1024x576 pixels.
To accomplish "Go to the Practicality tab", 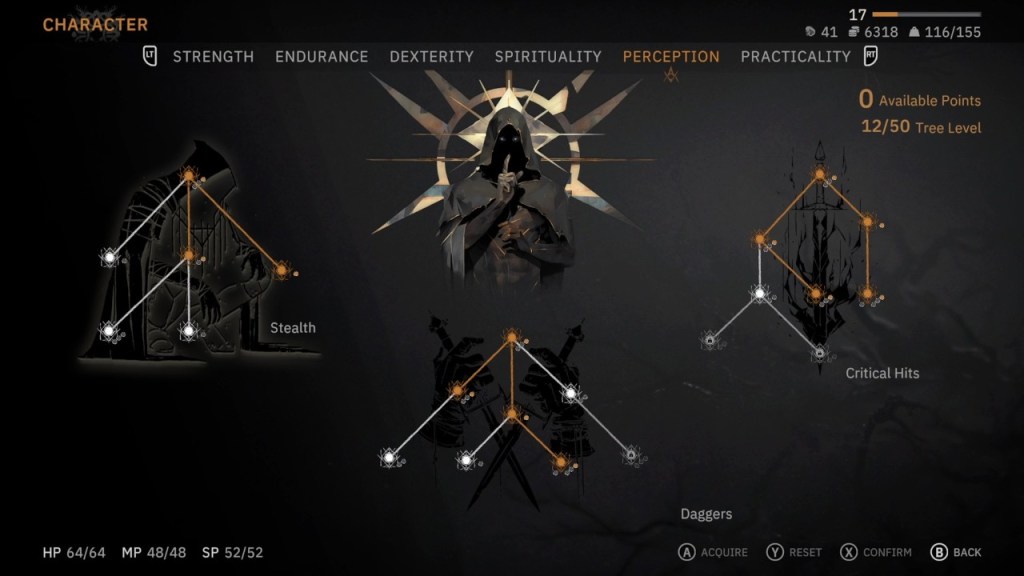I will [x=795, y=57].
